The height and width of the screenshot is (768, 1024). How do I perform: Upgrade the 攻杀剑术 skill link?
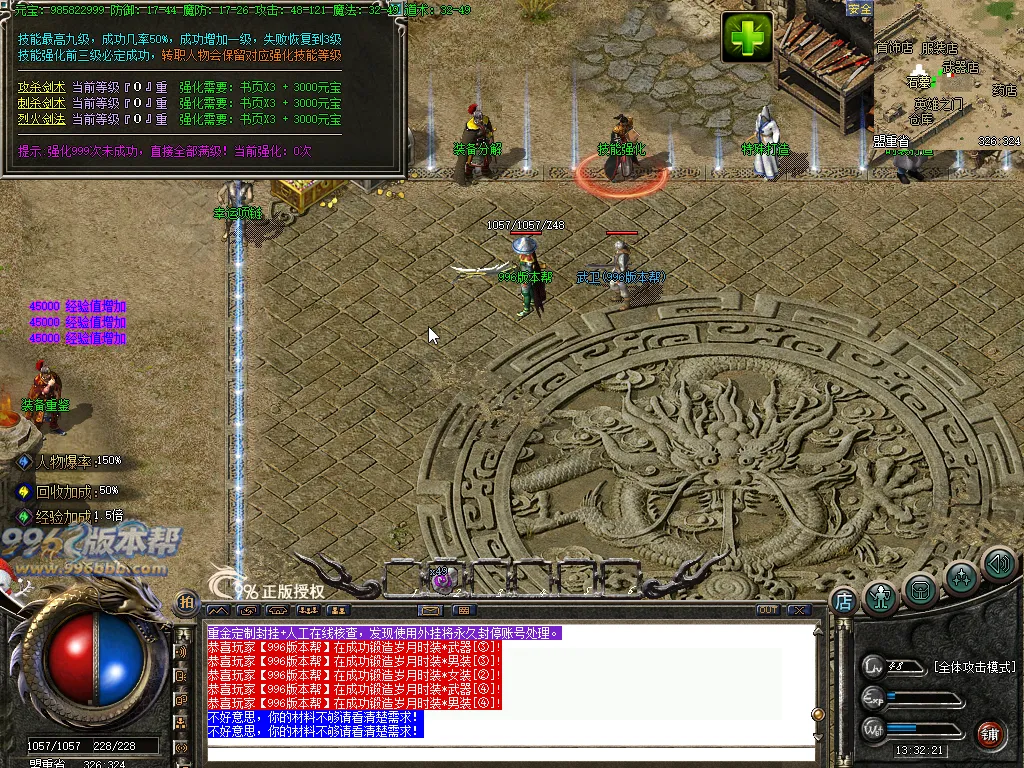point(42,87)
